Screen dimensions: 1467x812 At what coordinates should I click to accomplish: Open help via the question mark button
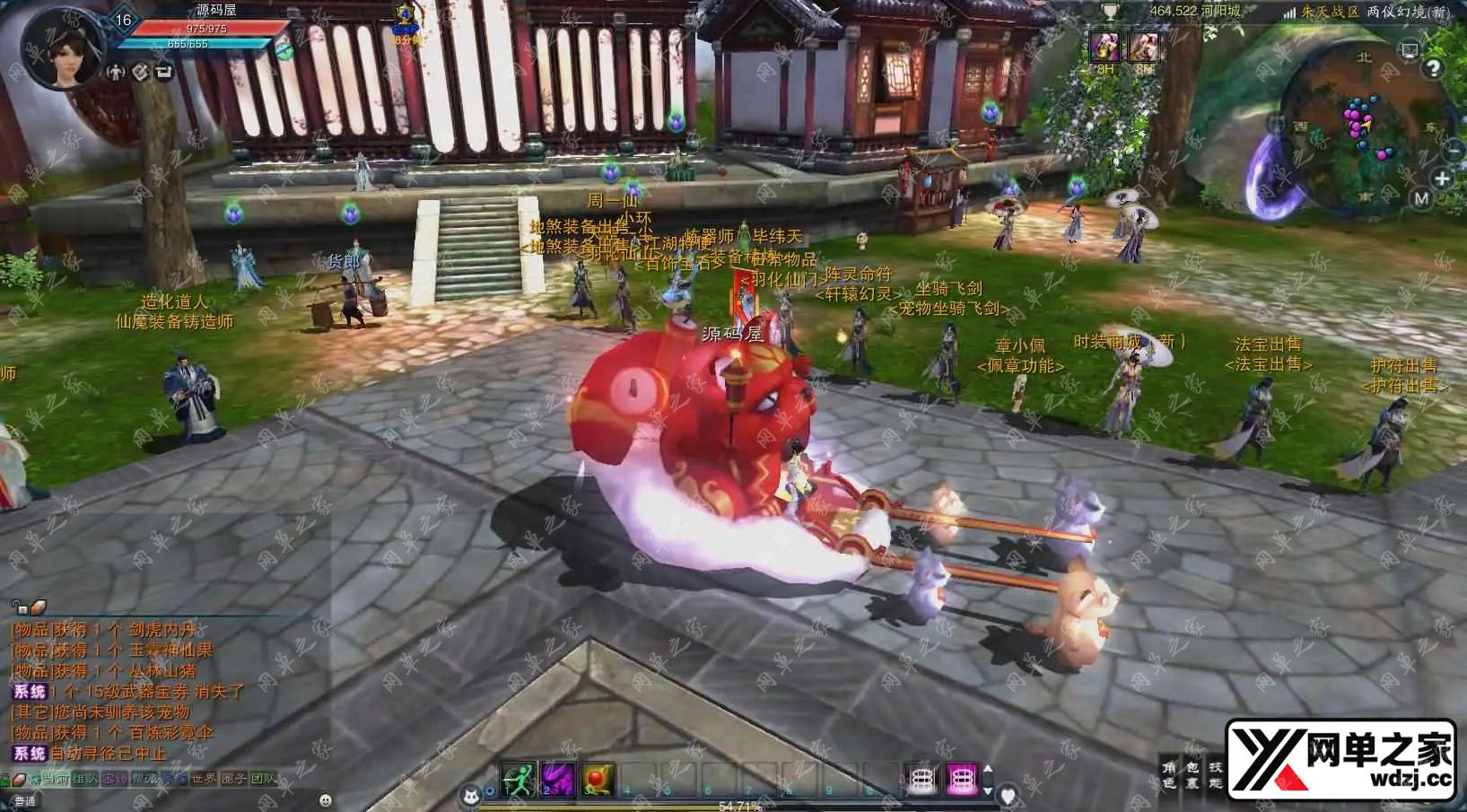pos(1433,69)
